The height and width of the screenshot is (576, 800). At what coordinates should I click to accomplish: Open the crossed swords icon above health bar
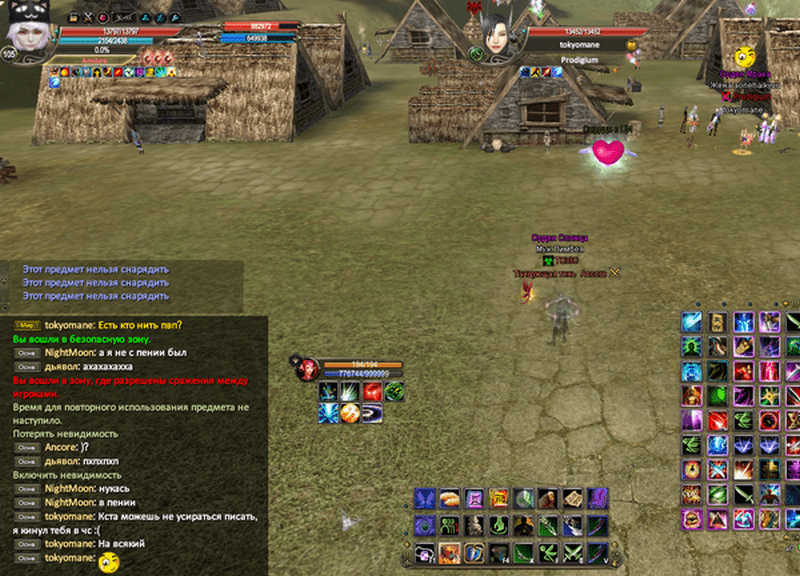(85, 17)
